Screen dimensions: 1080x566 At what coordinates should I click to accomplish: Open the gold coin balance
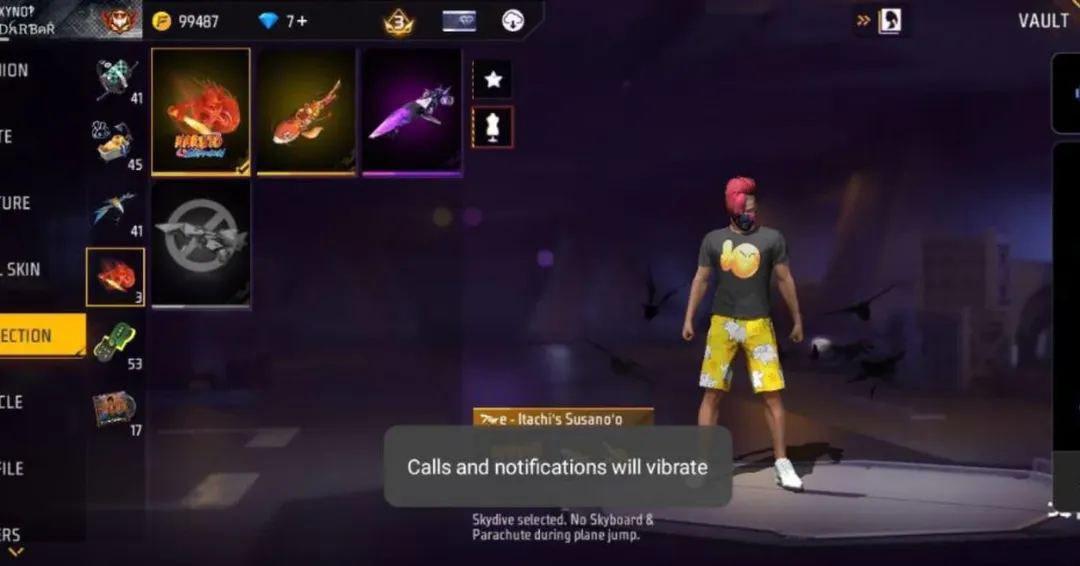click(185, 21)
